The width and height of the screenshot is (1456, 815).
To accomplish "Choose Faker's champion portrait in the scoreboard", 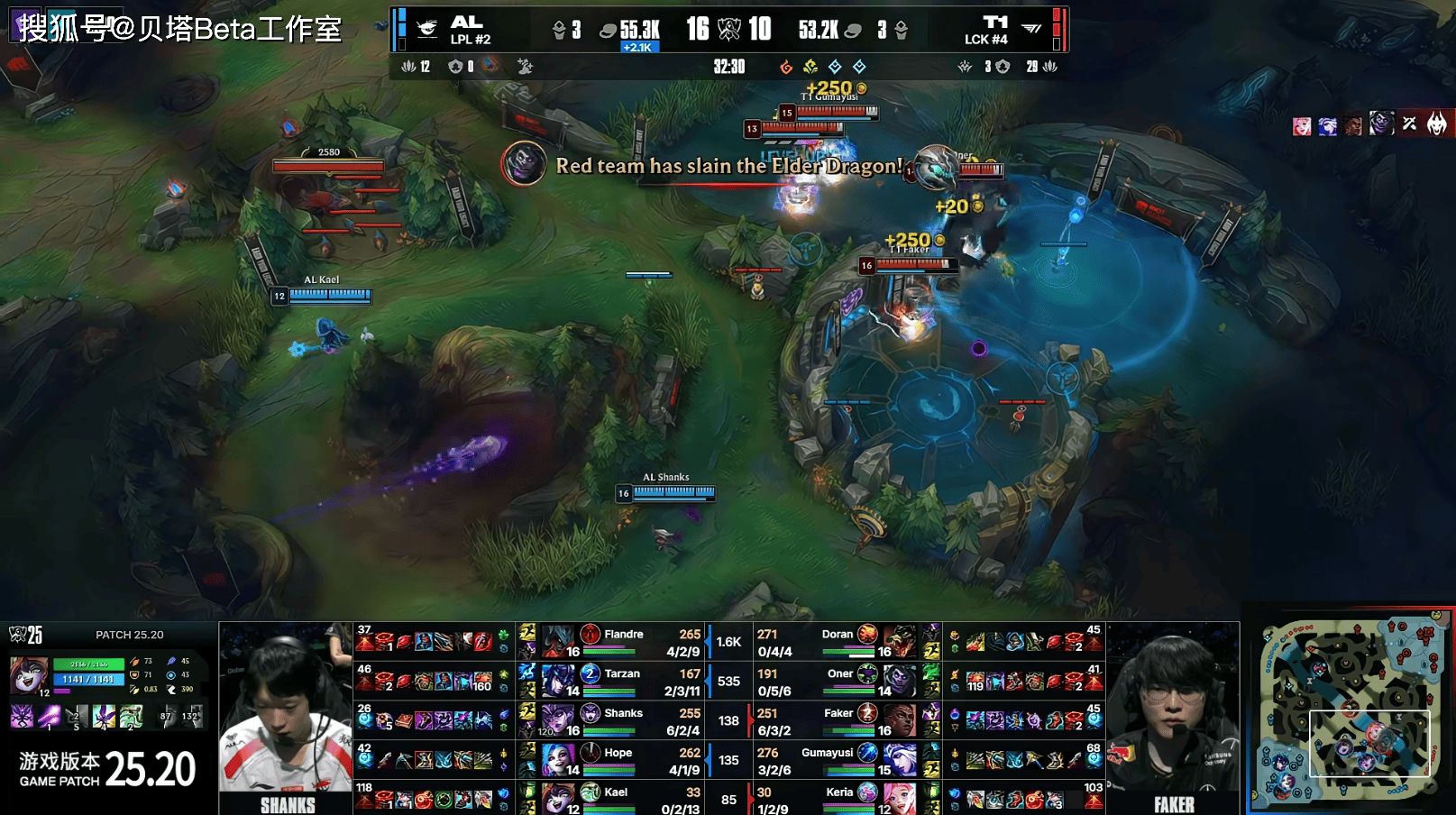I will pos(899,720).
